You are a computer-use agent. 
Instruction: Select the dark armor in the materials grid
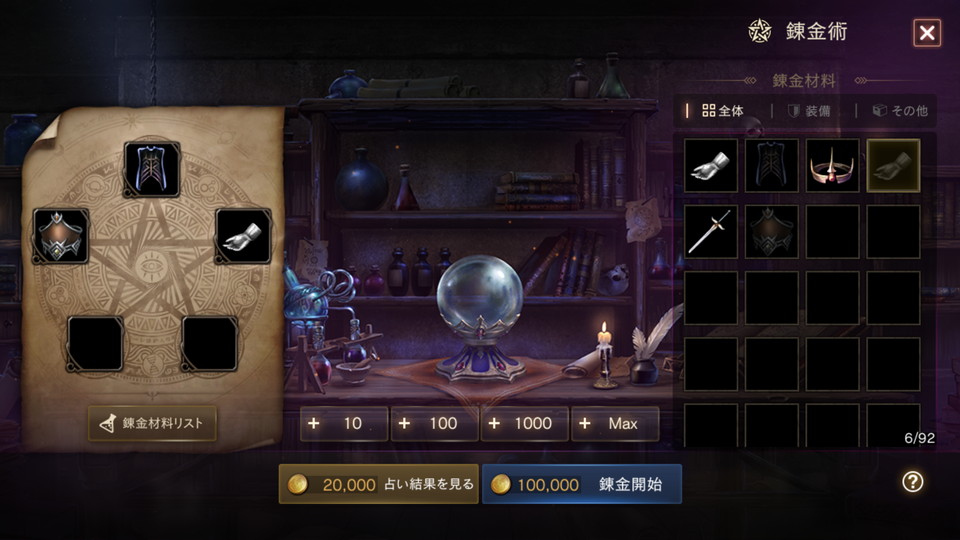(x=772, y=166)
